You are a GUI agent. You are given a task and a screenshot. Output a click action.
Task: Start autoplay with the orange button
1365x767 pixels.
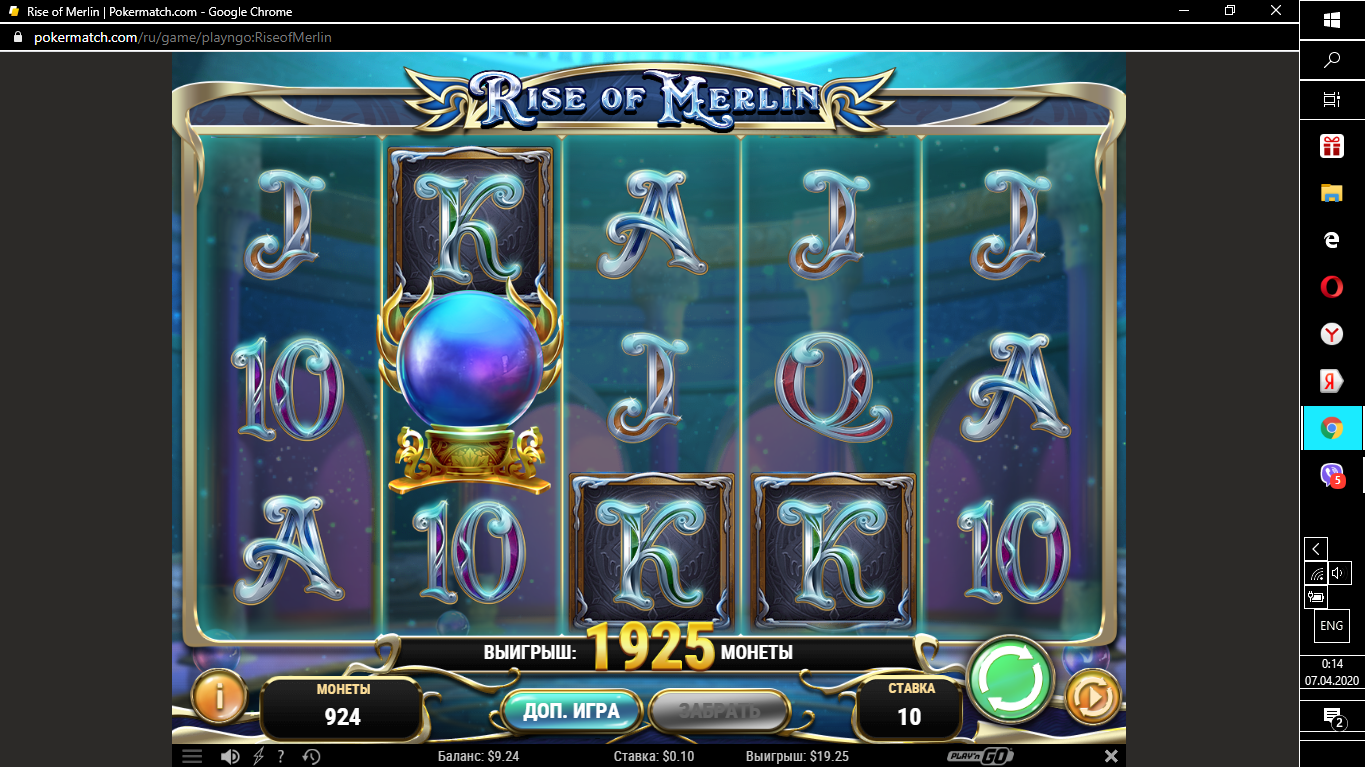coord(1092,696)
